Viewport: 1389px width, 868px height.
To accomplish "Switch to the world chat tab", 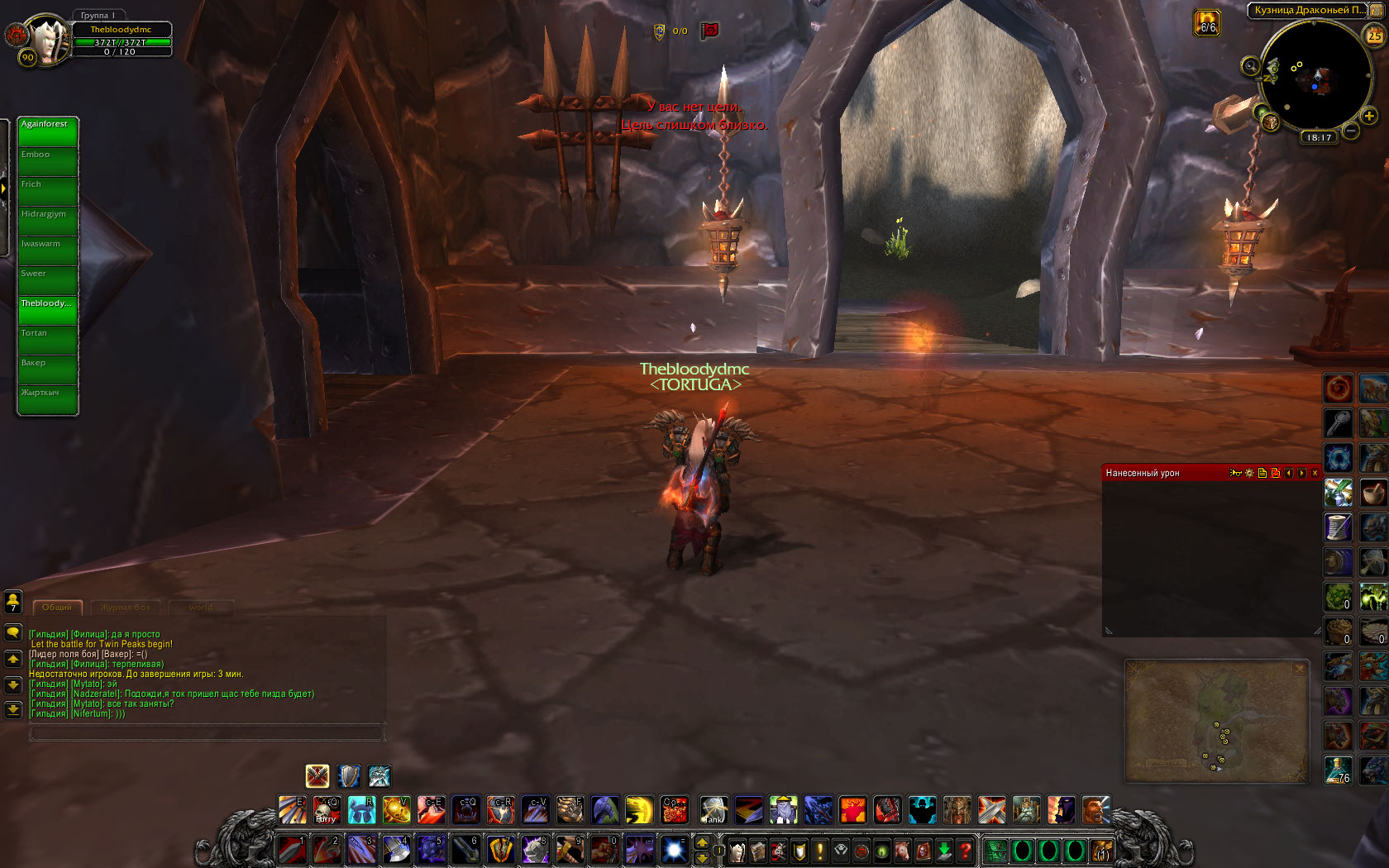I will click(x=201, y=608).
